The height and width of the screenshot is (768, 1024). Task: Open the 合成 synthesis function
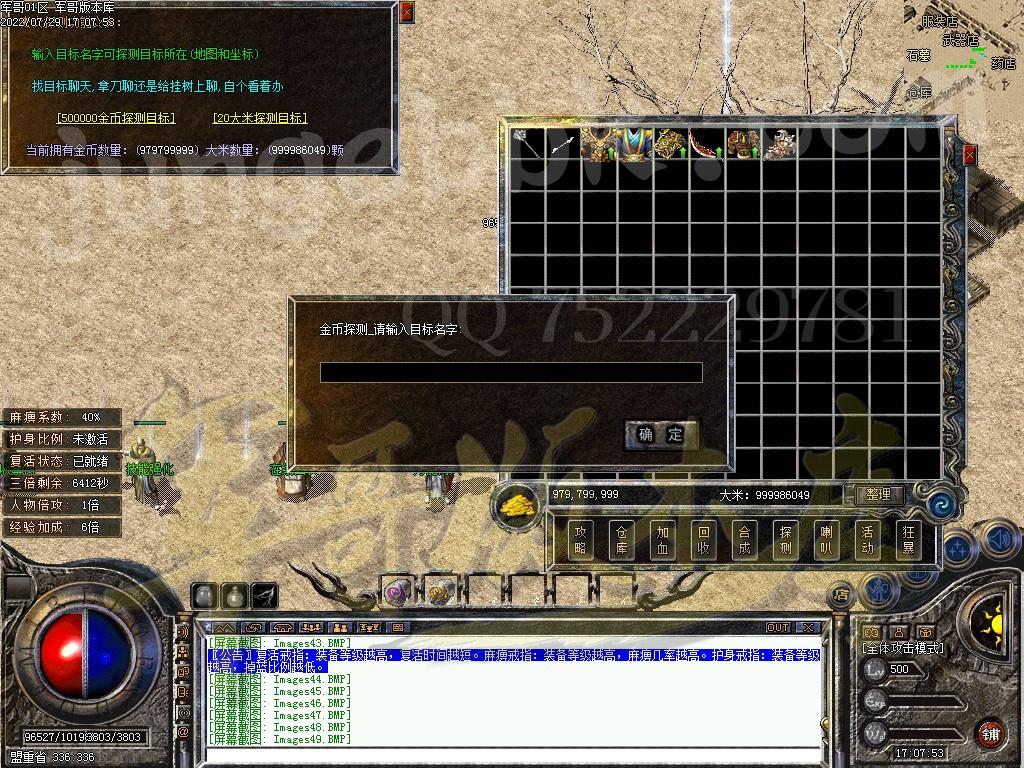click(745, 540)
